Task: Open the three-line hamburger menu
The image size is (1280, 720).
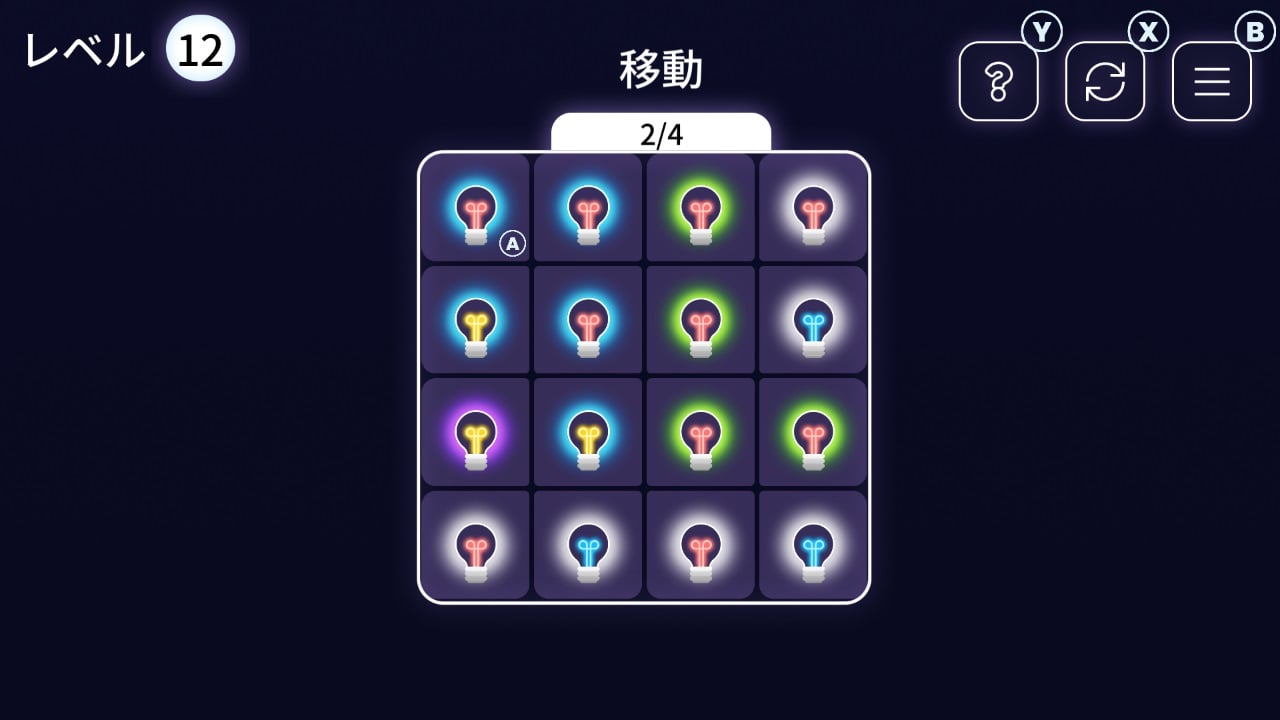Action: (1211, 81)
